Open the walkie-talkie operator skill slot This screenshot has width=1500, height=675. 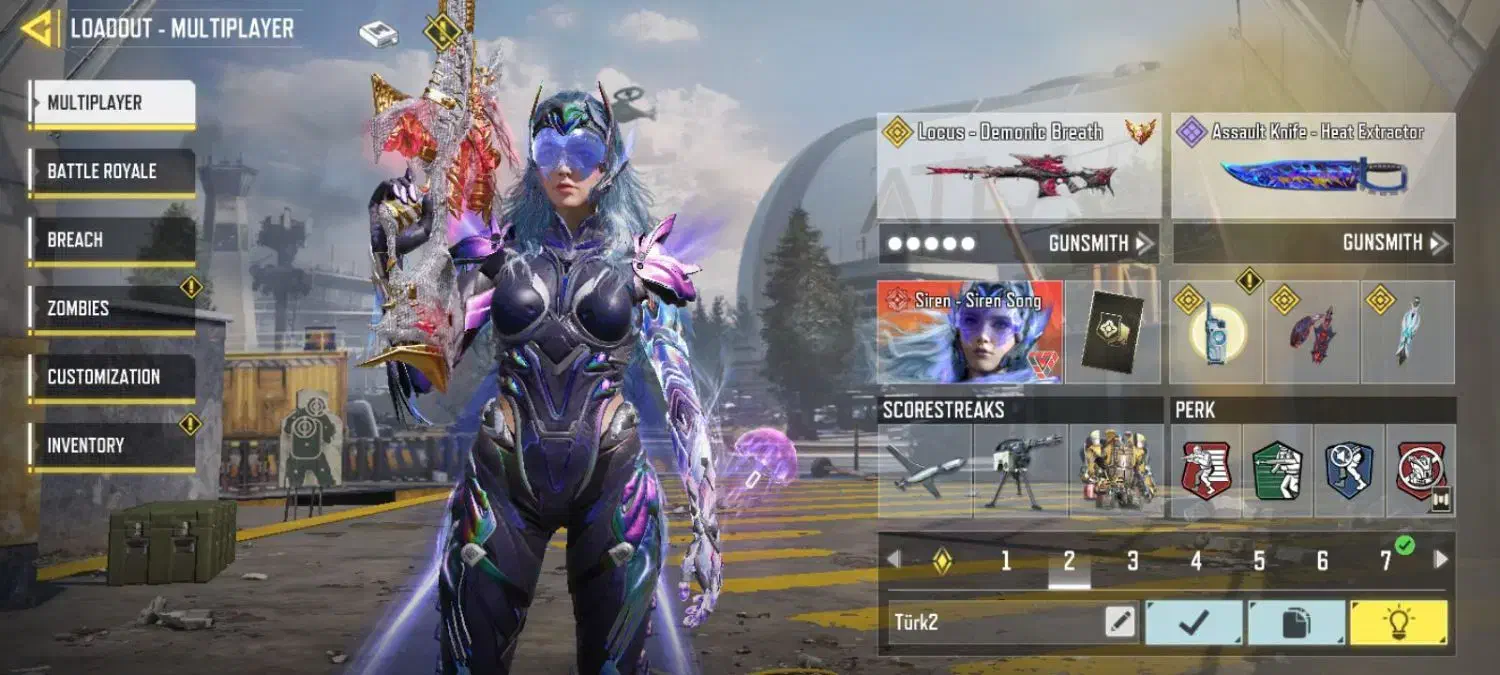coord(1216,332)
